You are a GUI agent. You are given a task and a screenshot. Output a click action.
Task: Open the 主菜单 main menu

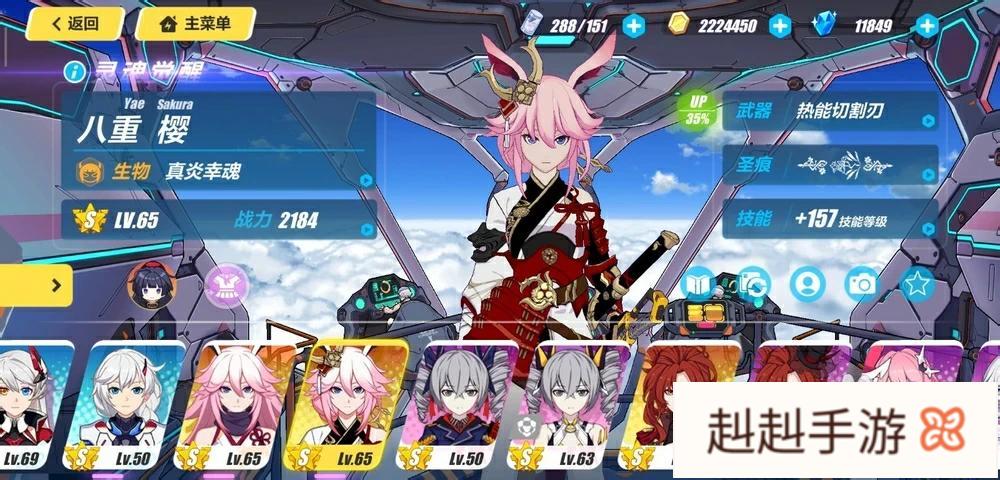tap(195, 23)
